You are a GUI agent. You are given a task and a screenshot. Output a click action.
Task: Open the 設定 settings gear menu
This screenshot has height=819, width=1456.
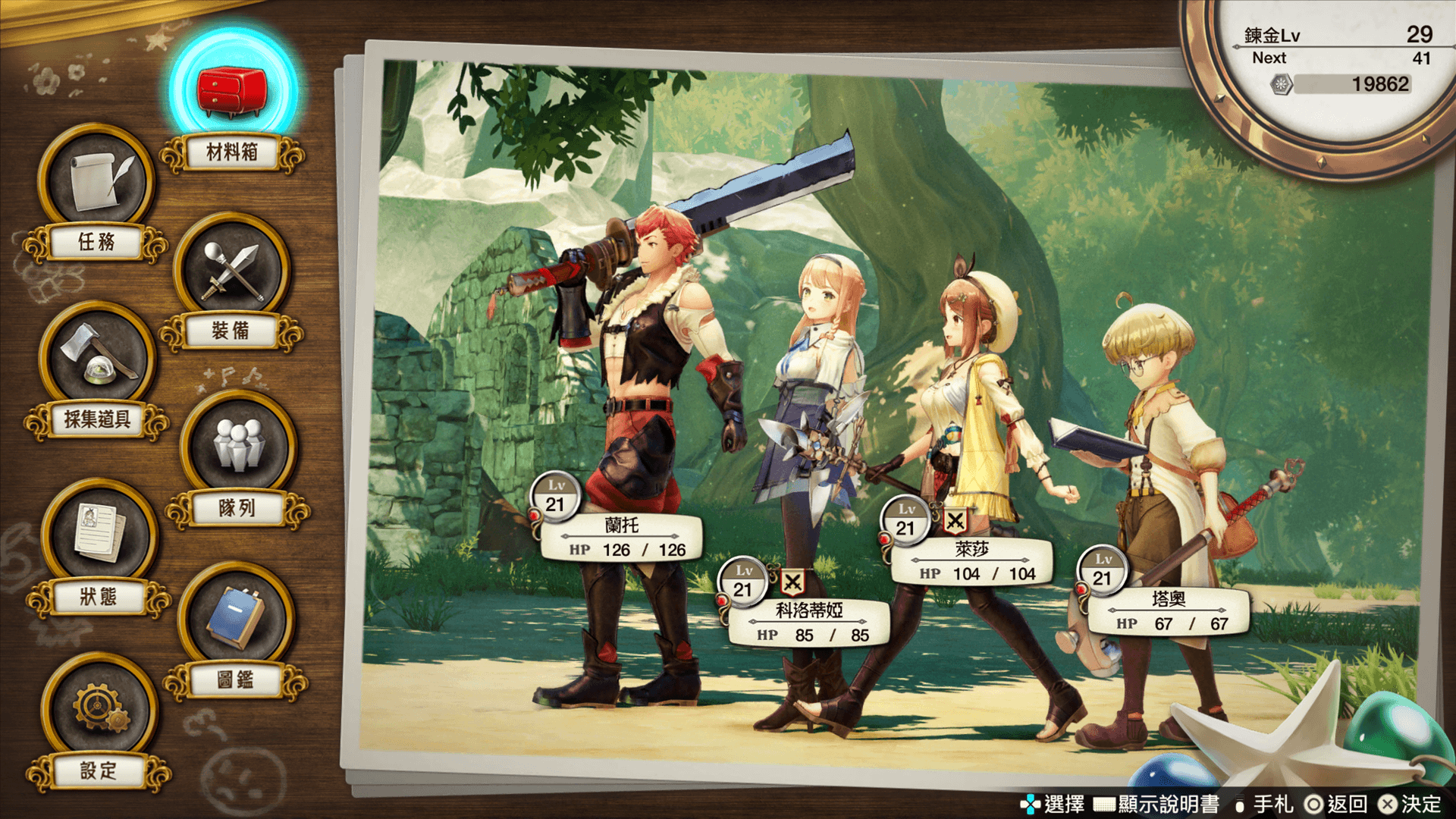[x=99, y=711]
